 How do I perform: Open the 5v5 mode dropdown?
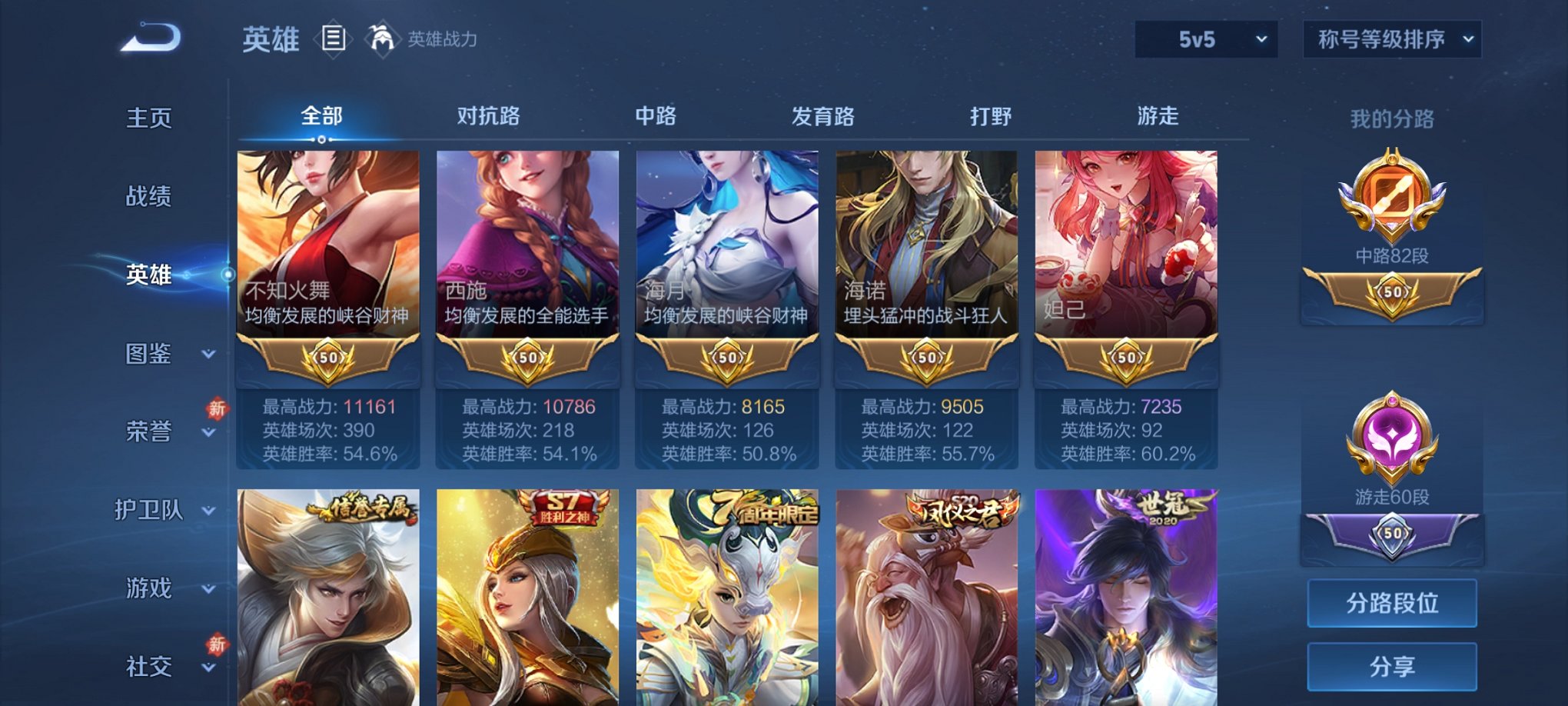(x=1204, y=37)
